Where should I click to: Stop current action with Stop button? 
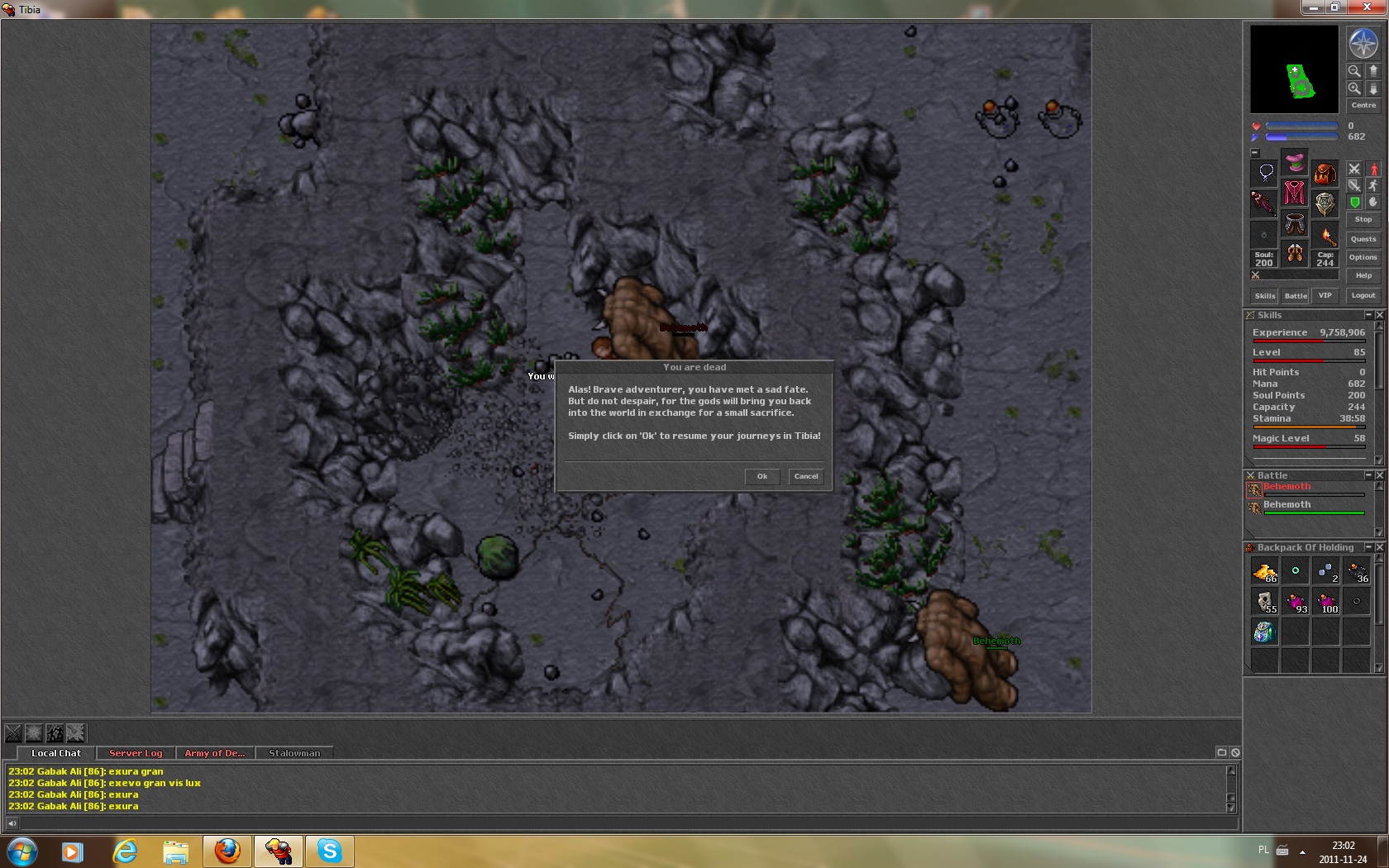click(x=1363, y=219)
